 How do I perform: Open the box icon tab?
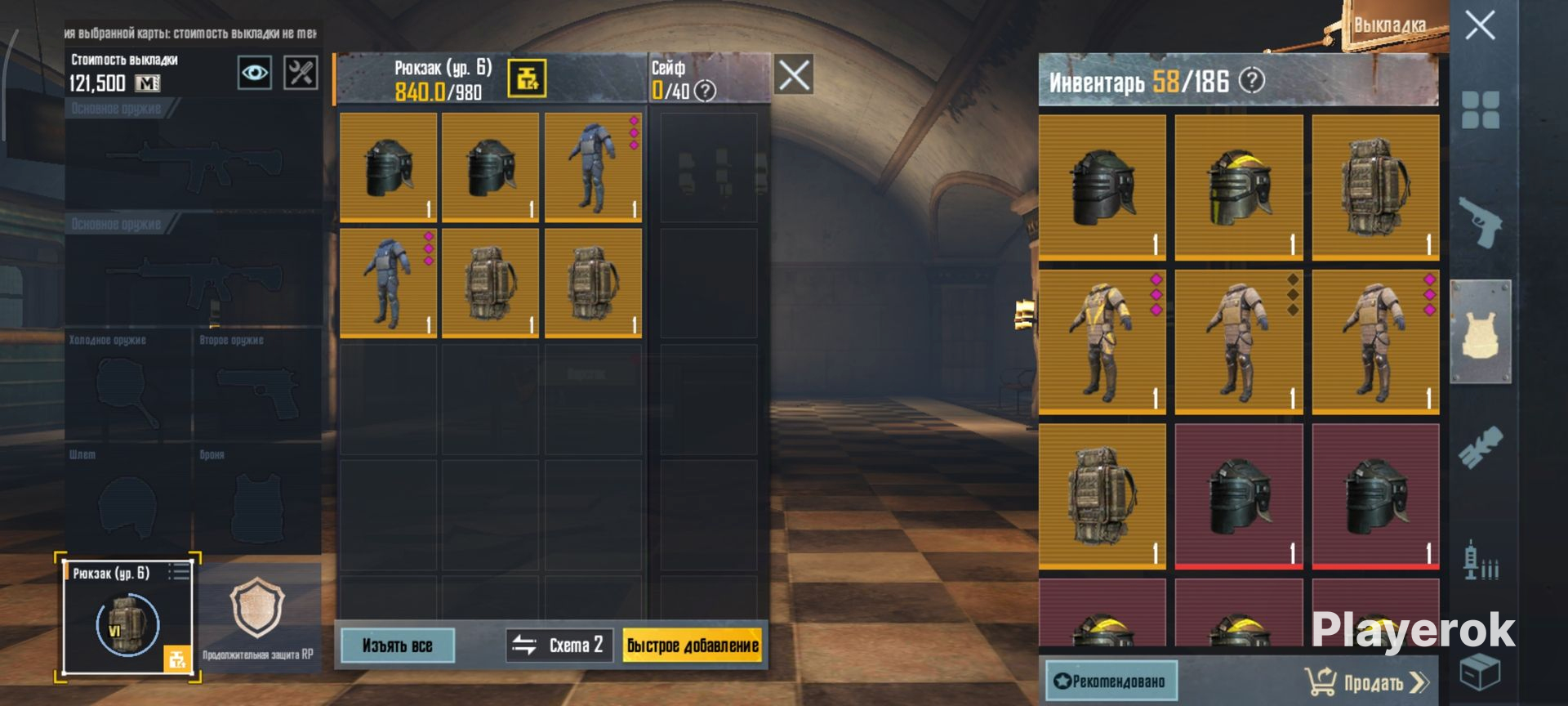(x=1481, y=672)
